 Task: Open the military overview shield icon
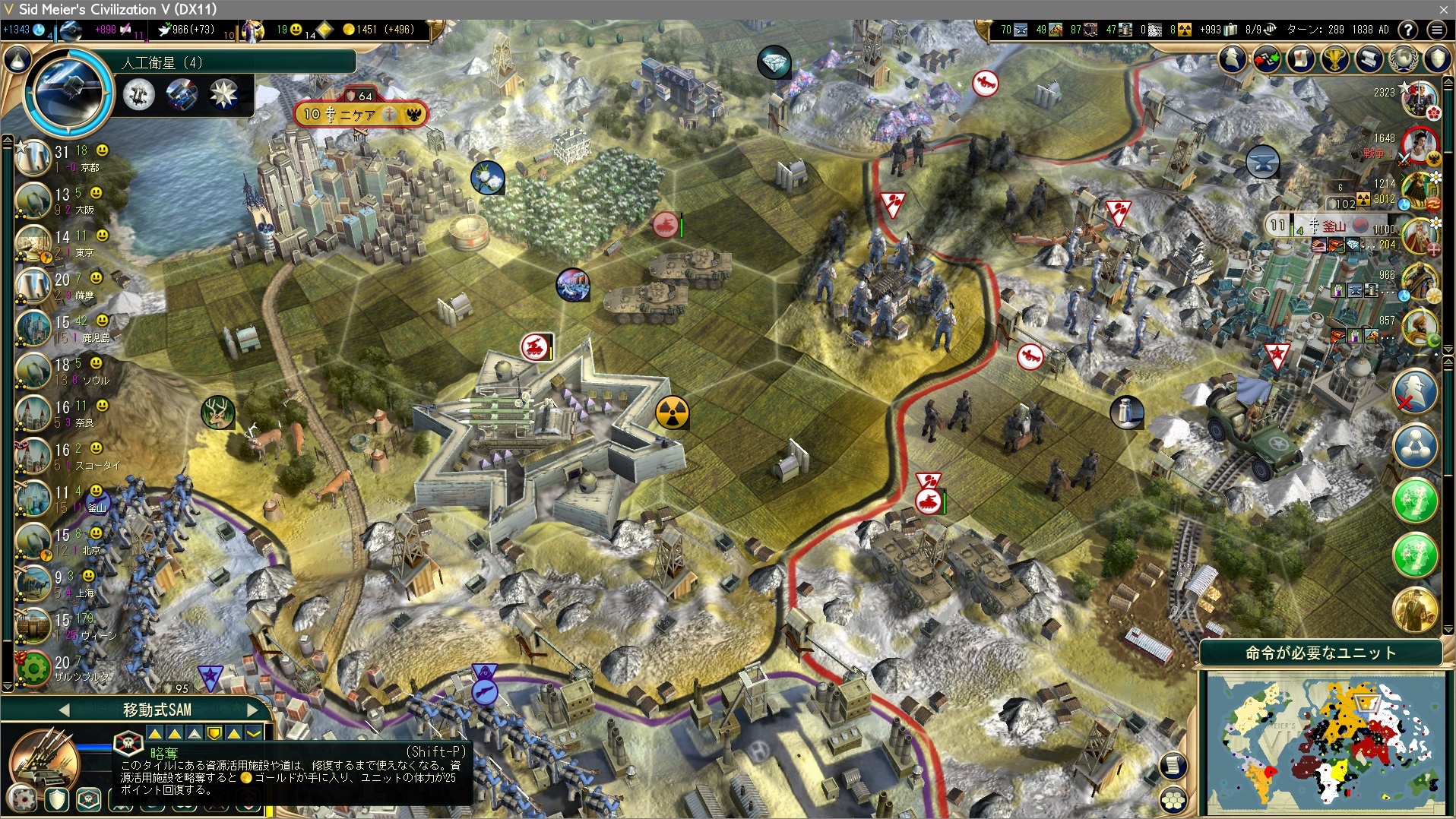(1438, 59)
